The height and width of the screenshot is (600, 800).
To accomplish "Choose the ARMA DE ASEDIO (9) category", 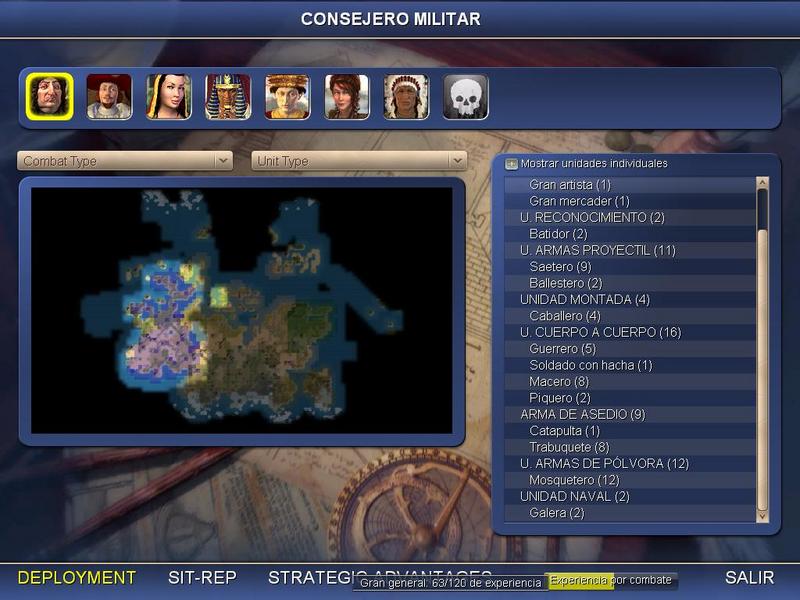I will point(582,414).
